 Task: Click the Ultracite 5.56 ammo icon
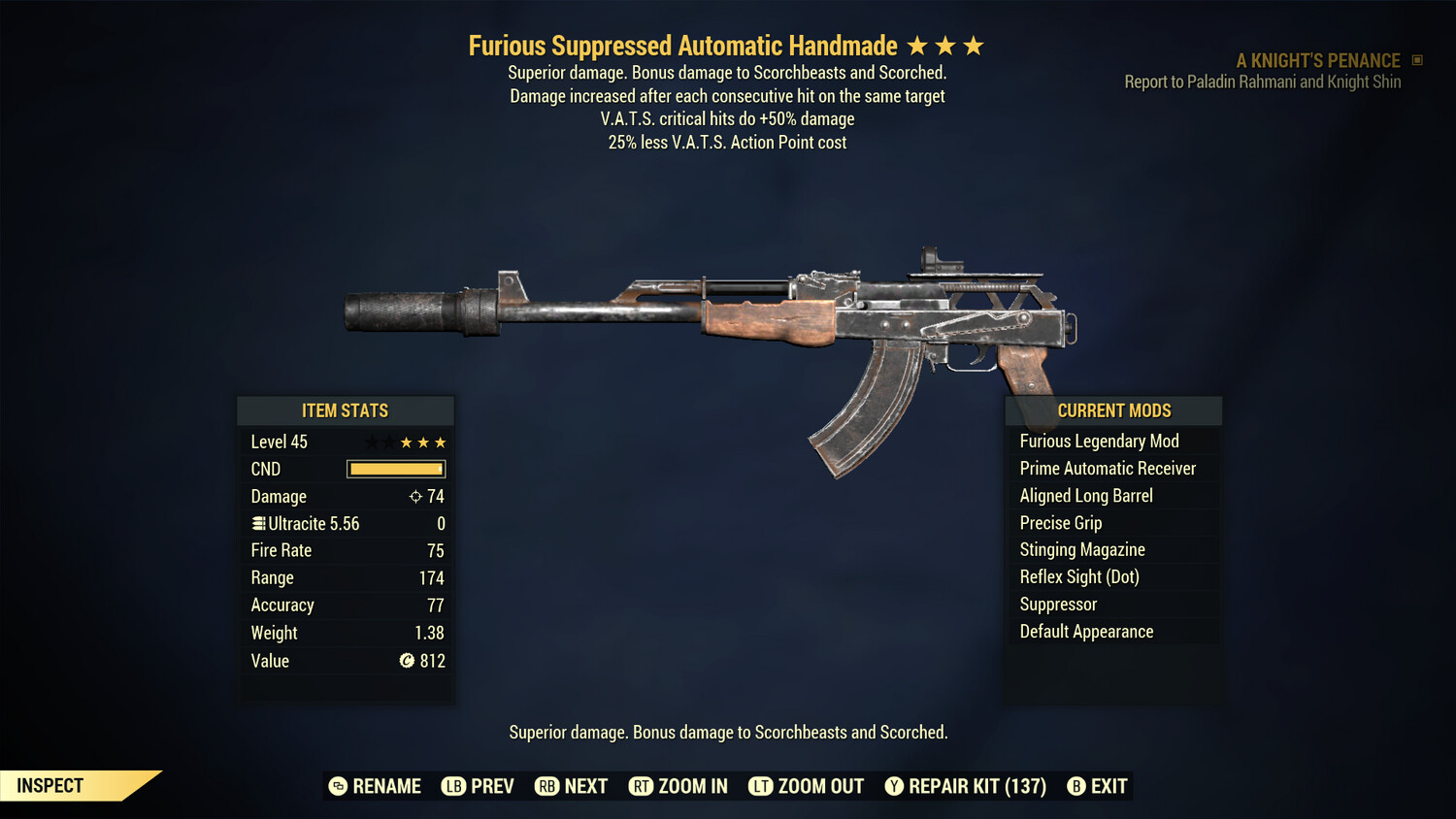(258, 523)
